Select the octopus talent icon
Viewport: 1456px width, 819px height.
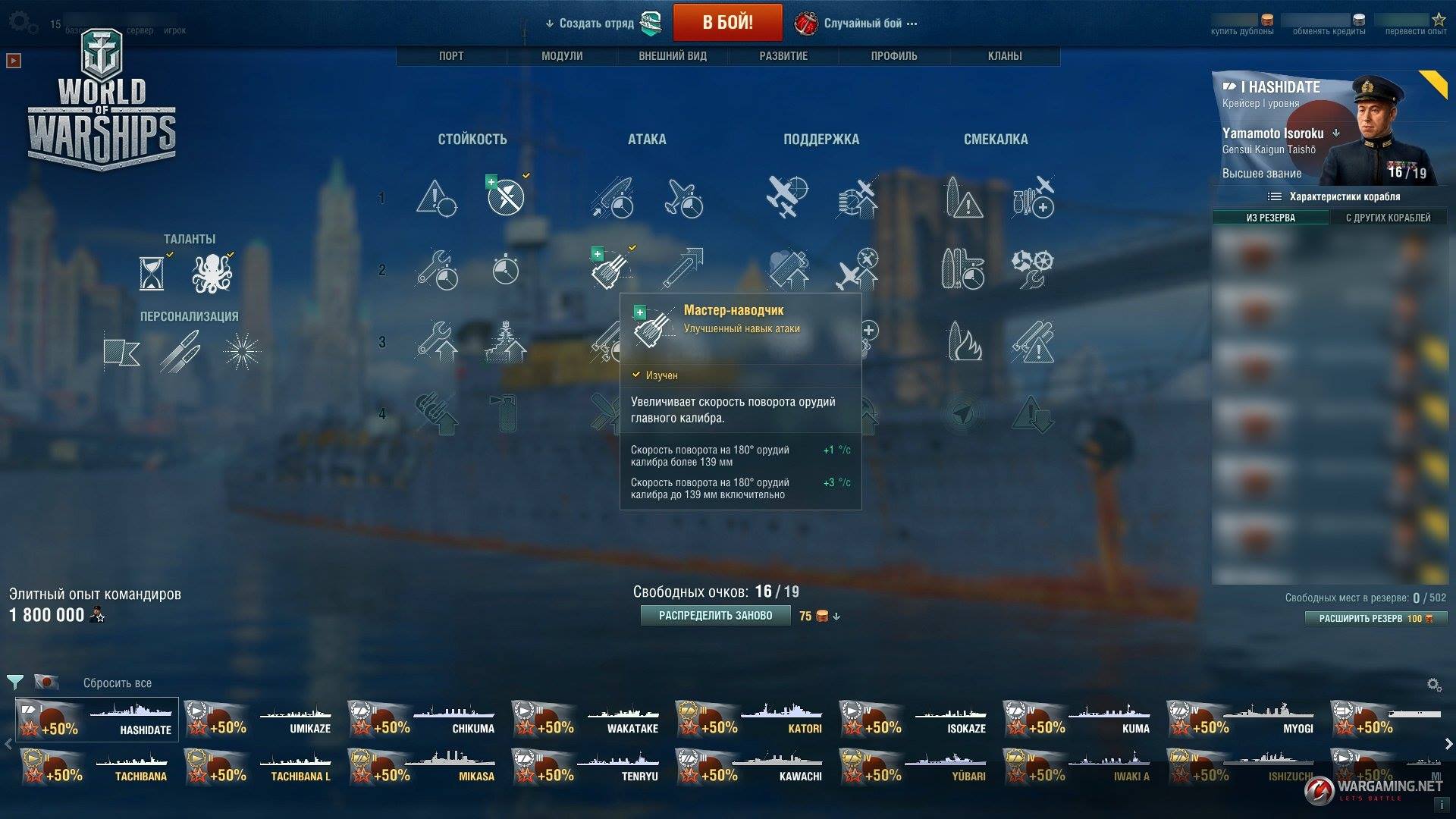click(212, 273)
